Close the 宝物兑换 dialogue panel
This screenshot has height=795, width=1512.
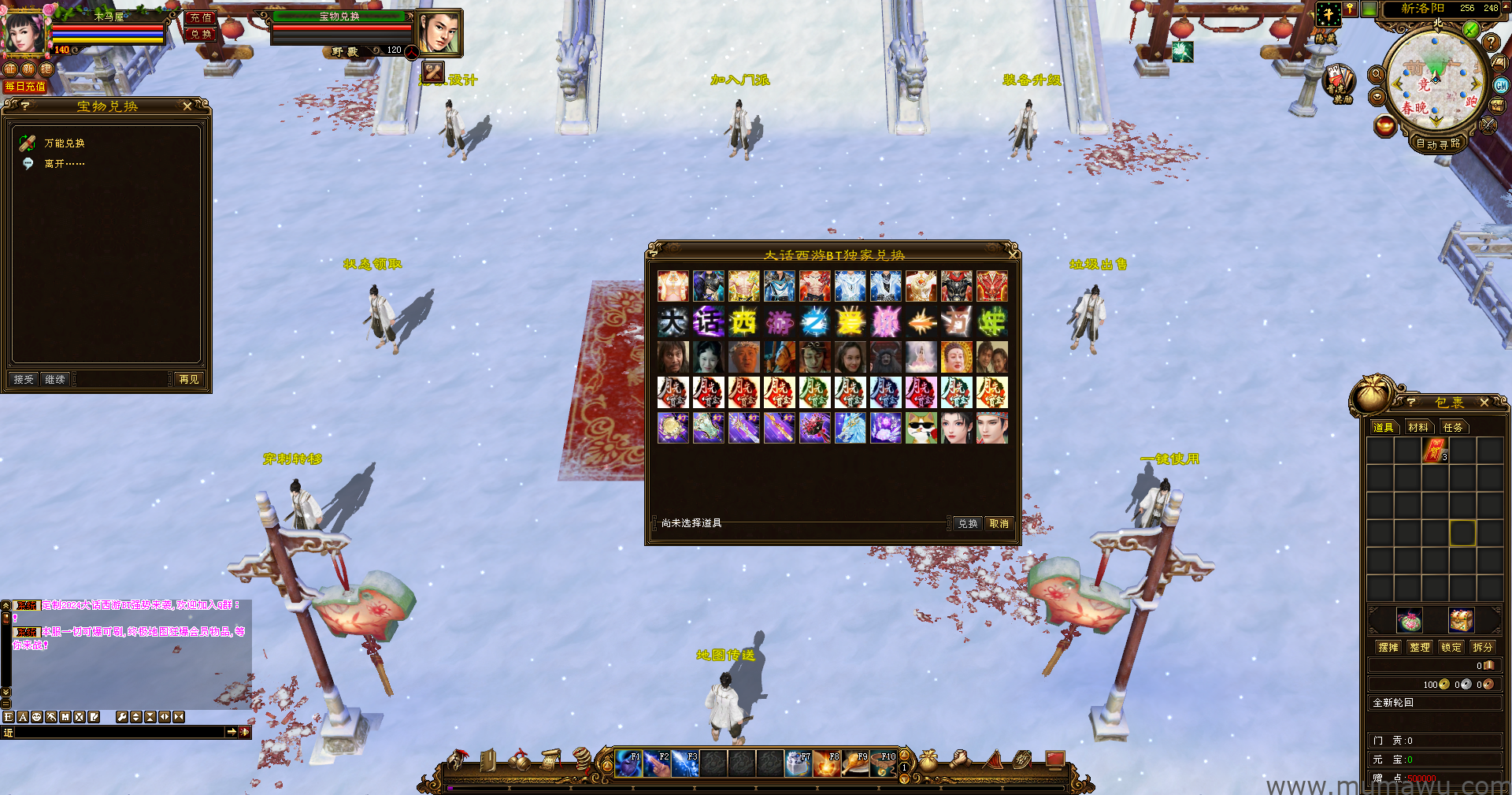pos(187,106)
